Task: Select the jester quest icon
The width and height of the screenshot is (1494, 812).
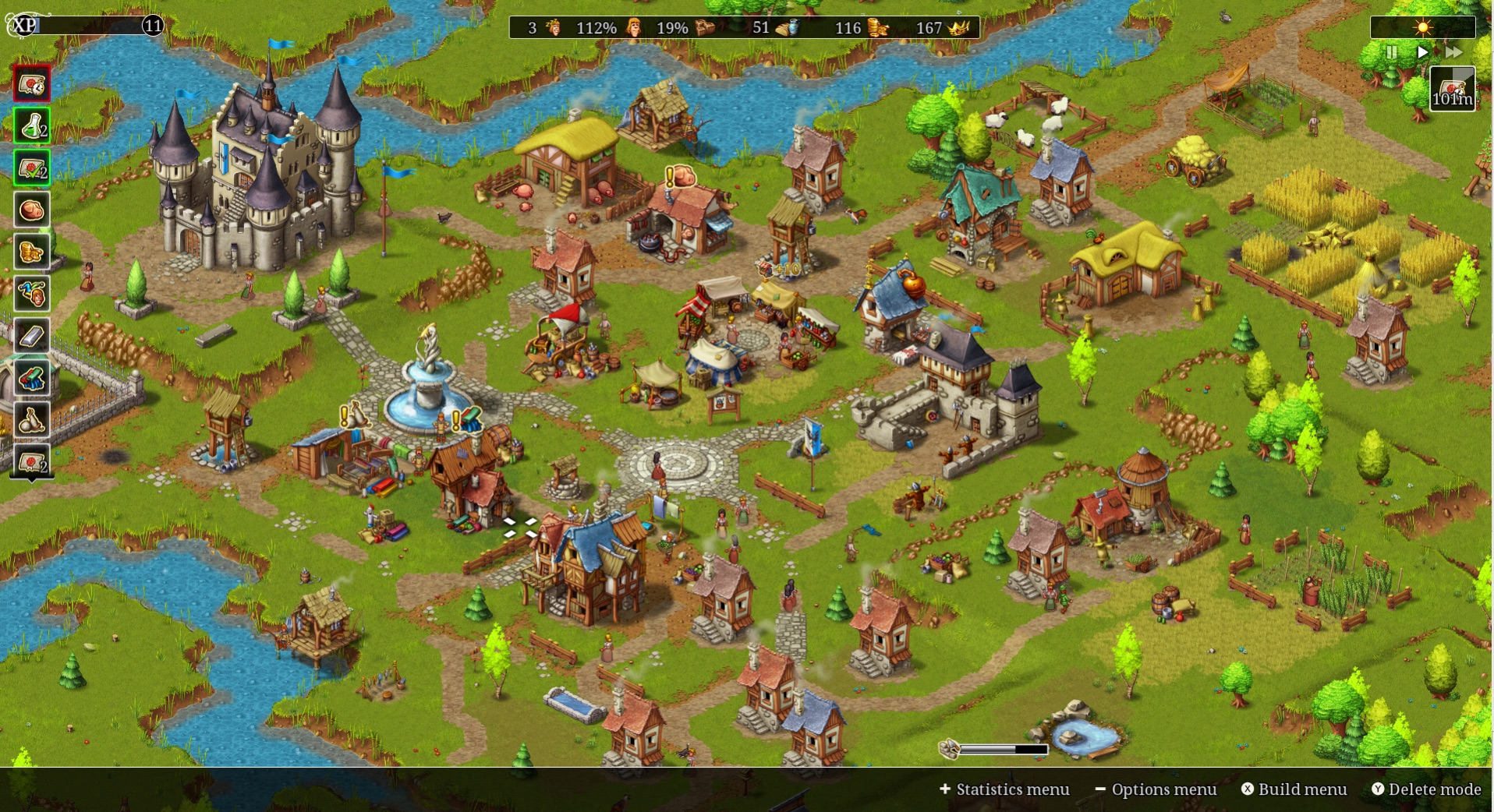Action: [31, 294]
